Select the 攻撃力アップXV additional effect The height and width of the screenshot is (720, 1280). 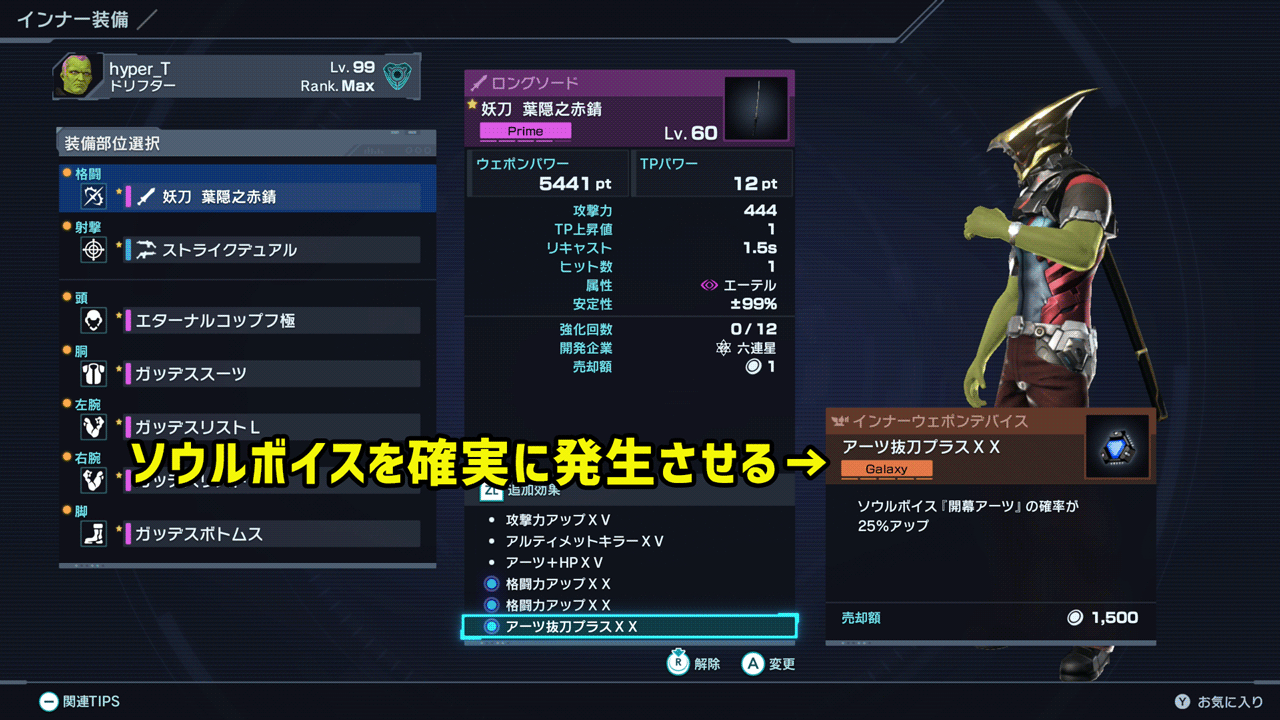point(558,520)
